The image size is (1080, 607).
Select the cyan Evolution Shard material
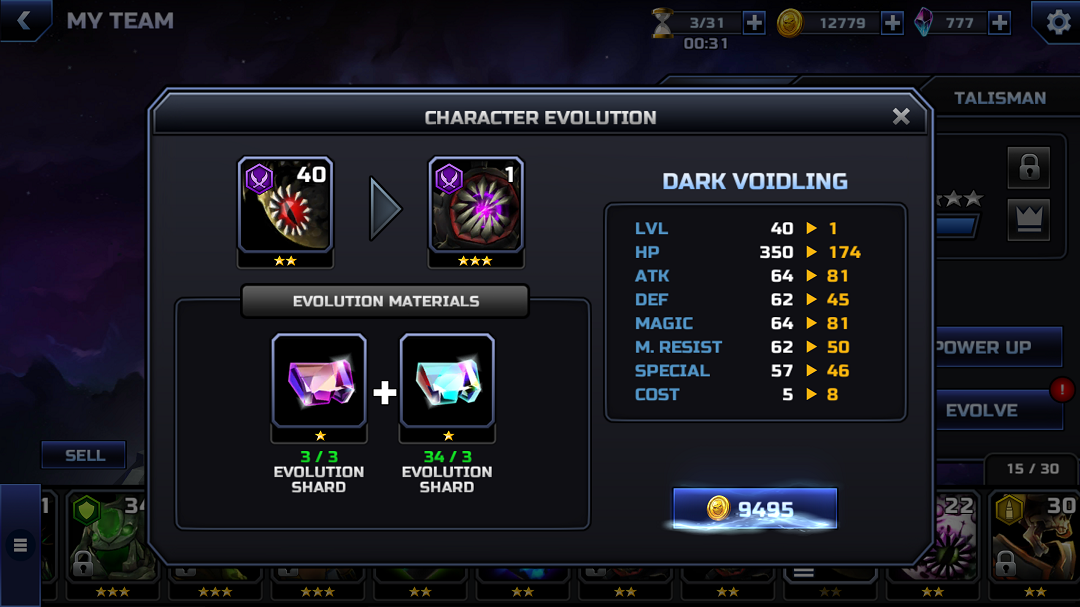click(x=447, y=381)
